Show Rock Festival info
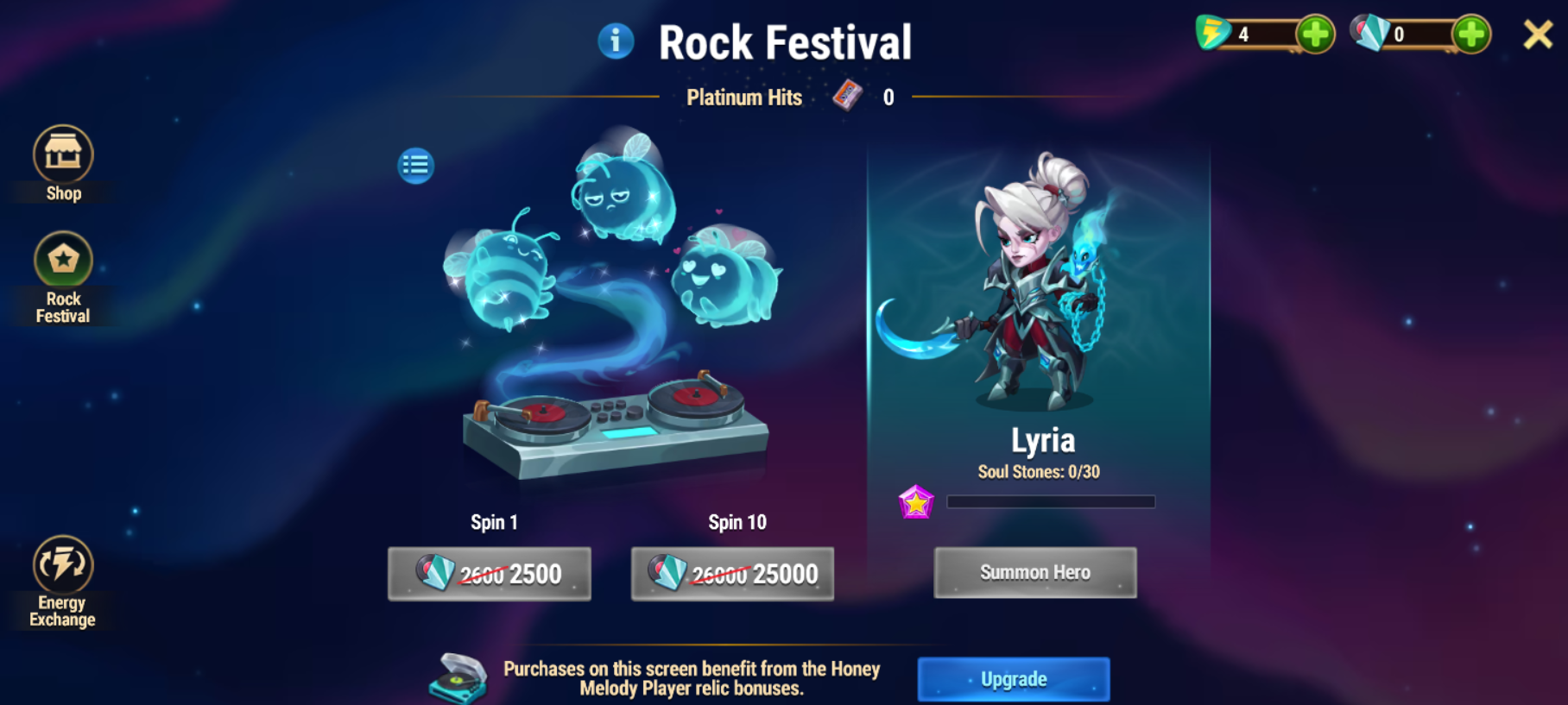 coord(616,41)
